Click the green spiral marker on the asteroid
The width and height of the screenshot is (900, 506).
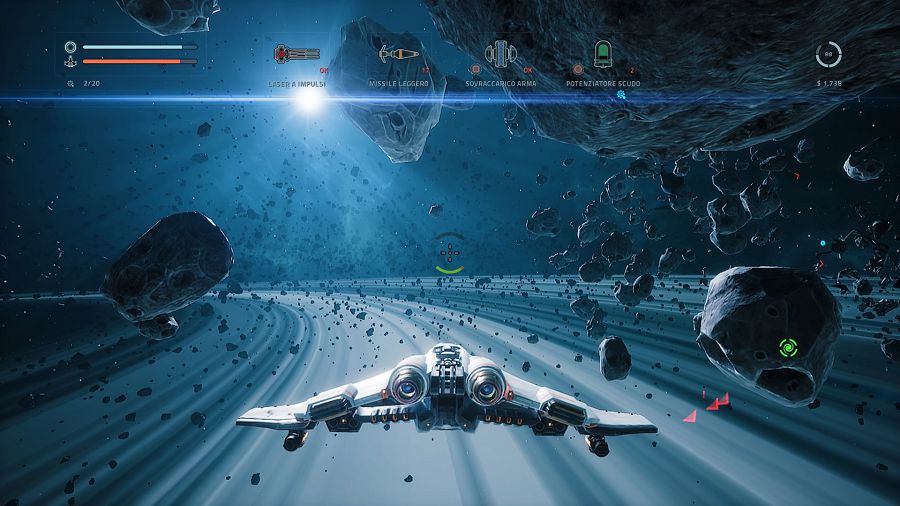[788, 348]
